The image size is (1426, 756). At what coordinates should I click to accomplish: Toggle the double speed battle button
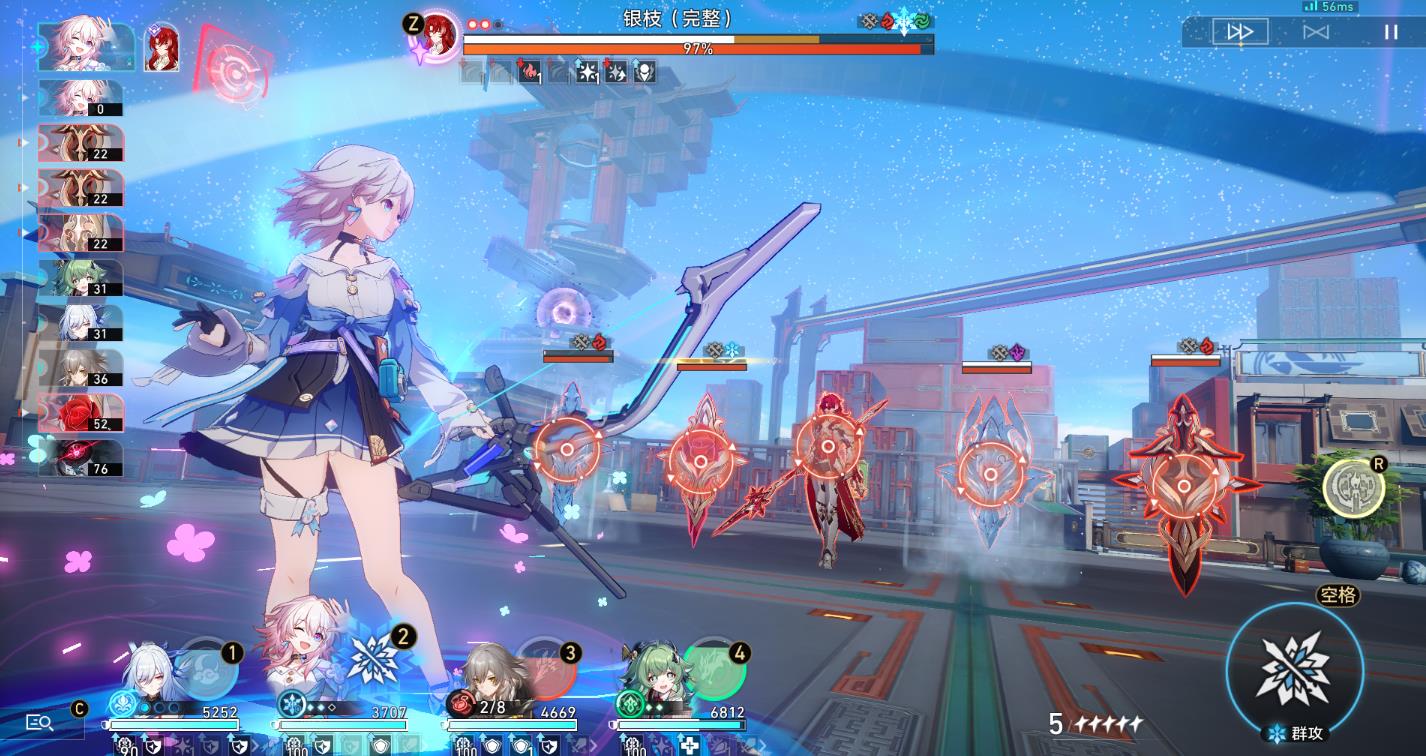pos(1240,32)
